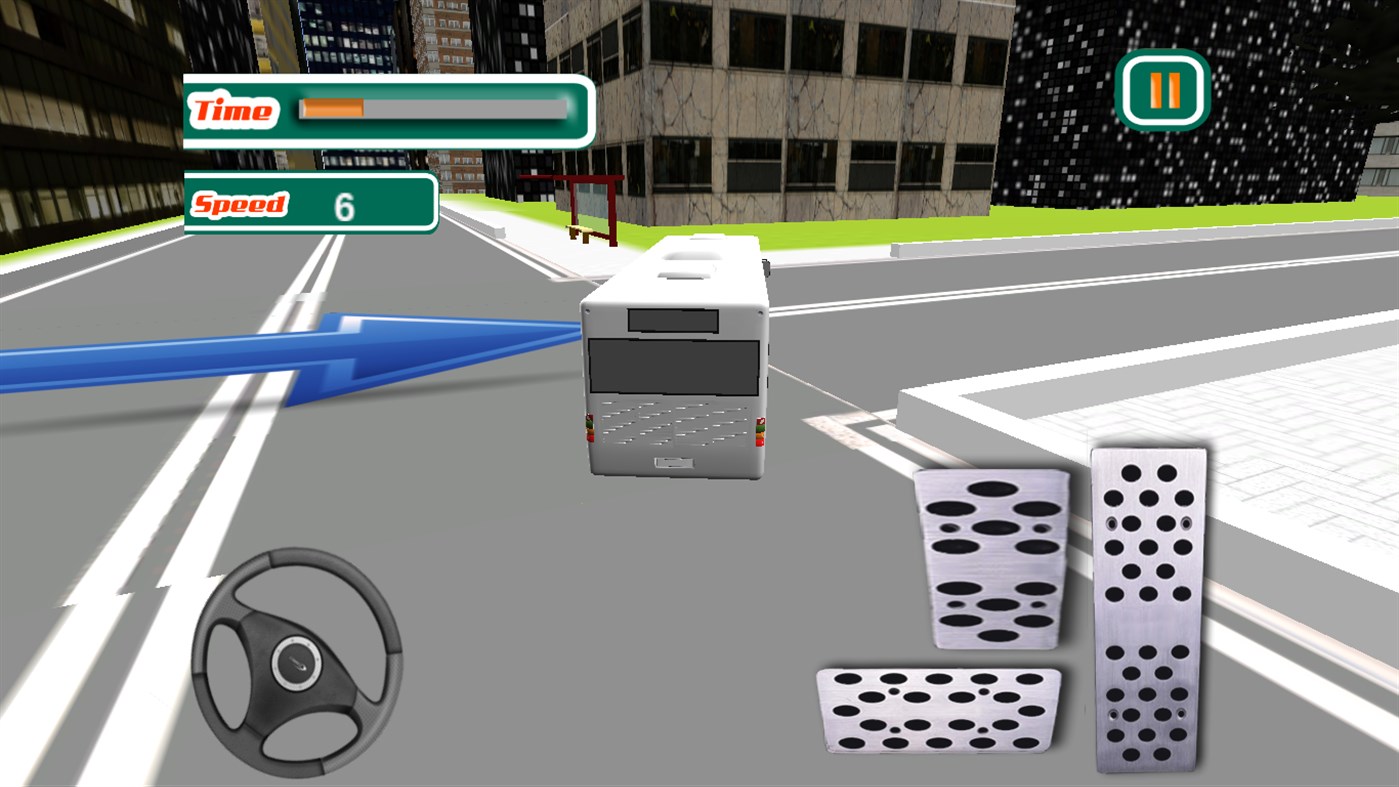The image size is (1399, 787).
Task: Tap the red bus stop shelter
Action: pos(583,201)
